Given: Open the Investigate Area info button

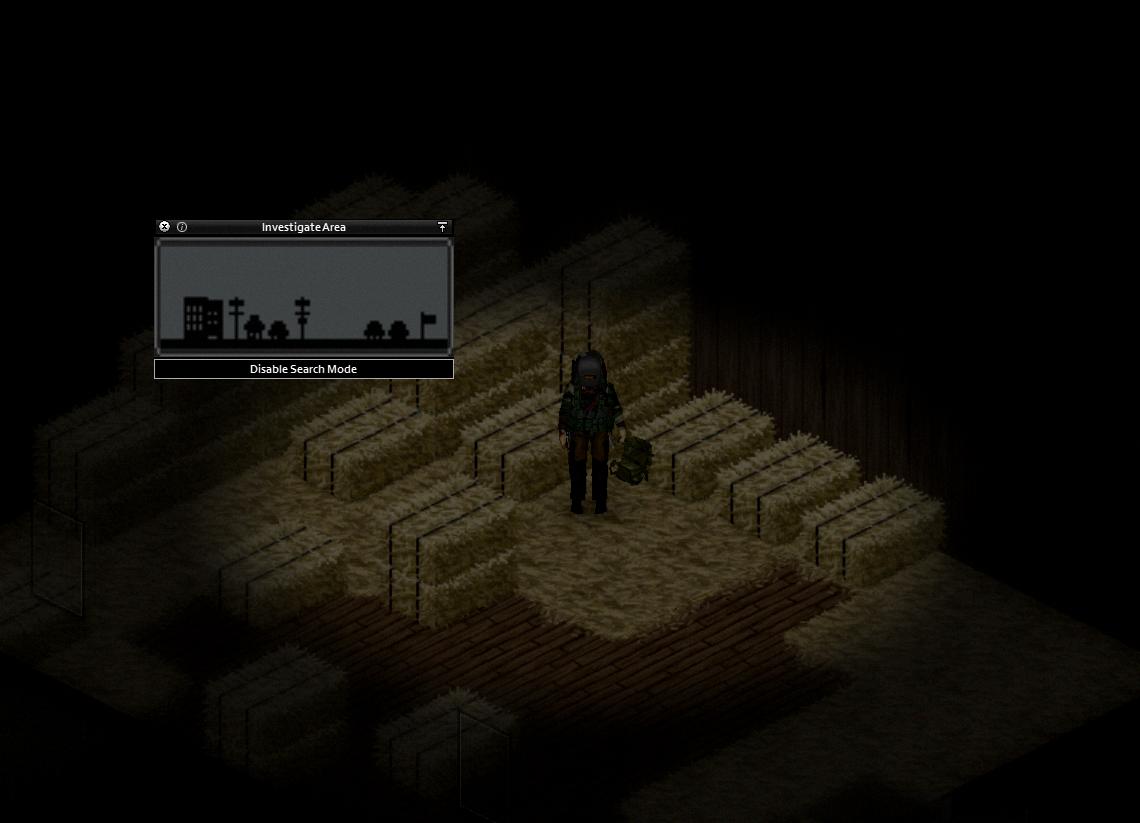Looking at the screenshot, I should point(182,227).
